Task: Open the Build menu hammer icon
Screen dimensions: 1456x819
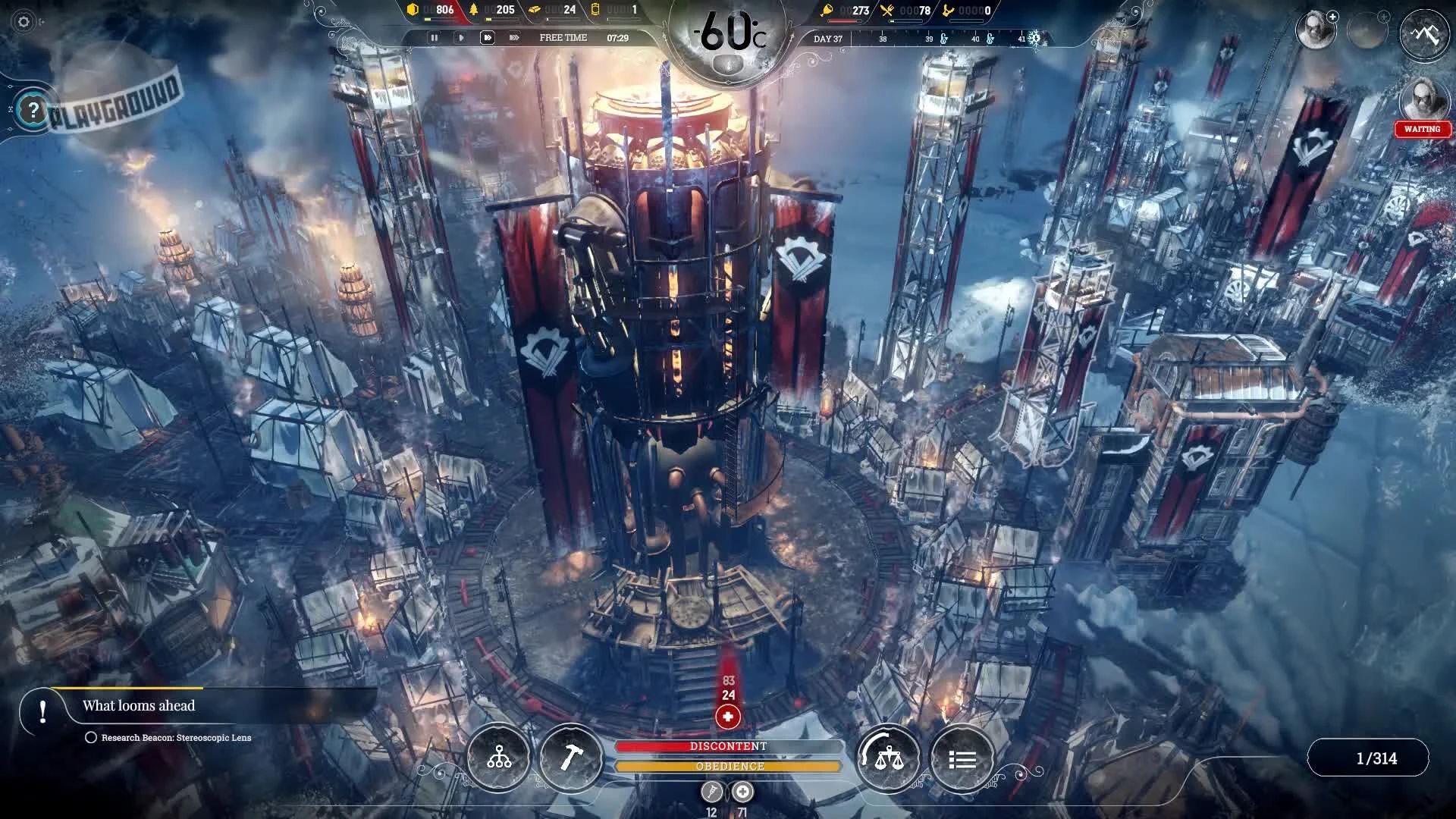Action: (571, 757)
